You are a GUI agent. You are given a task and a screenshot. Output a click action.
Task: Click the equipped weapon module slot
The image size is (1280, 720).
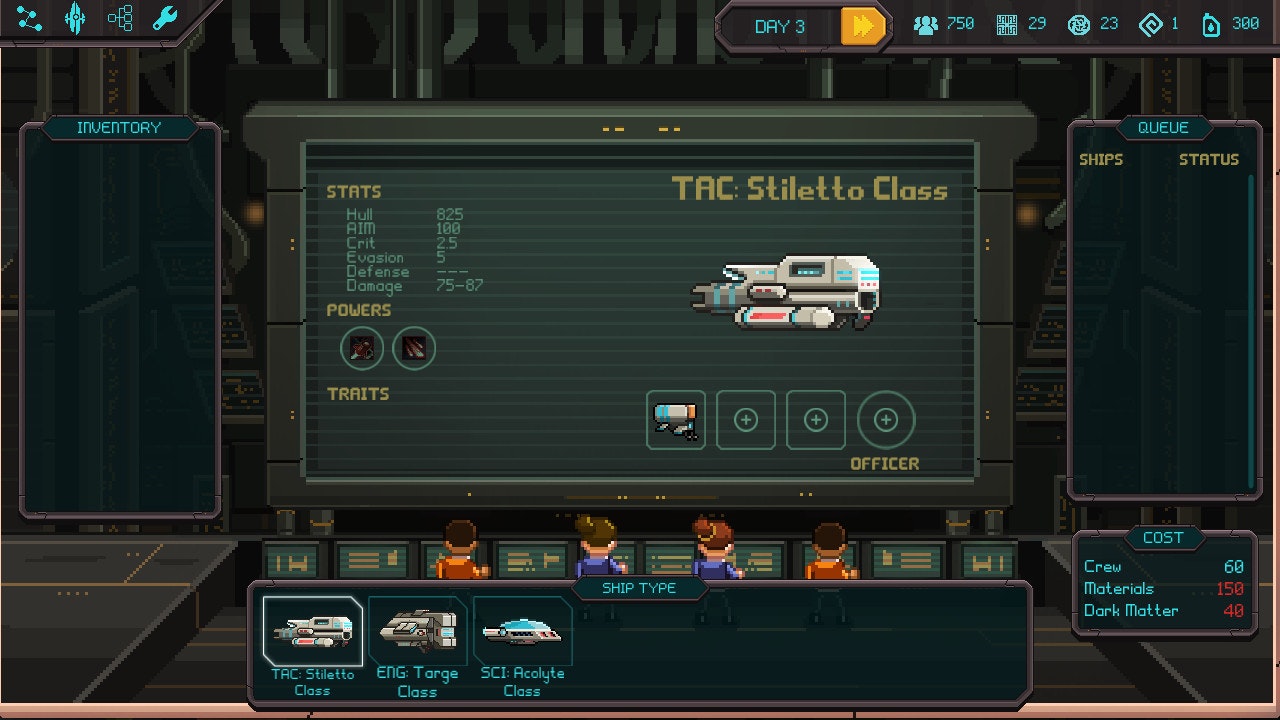coord(675,420)
